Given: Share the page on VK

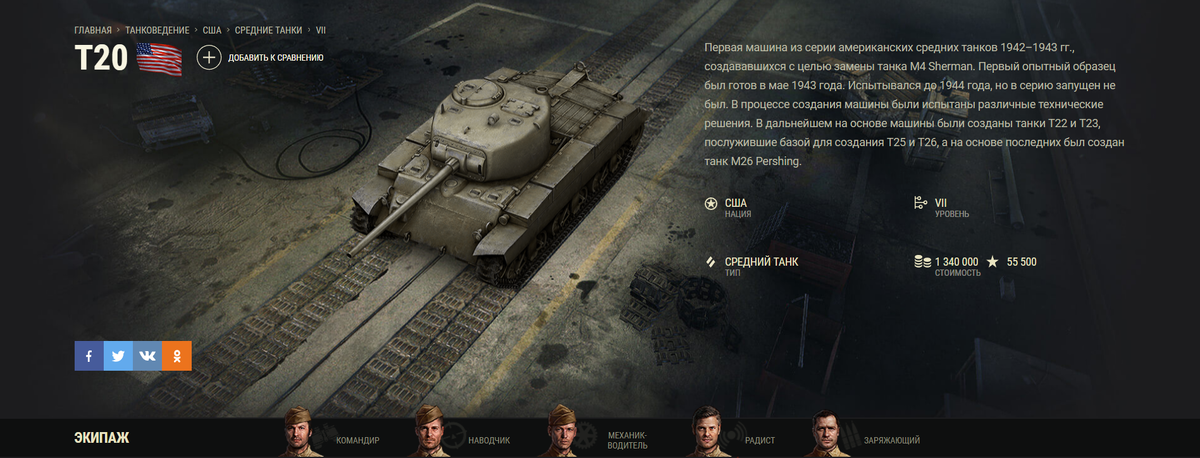Looking at the screenshot, I should (x=147, y=356).
